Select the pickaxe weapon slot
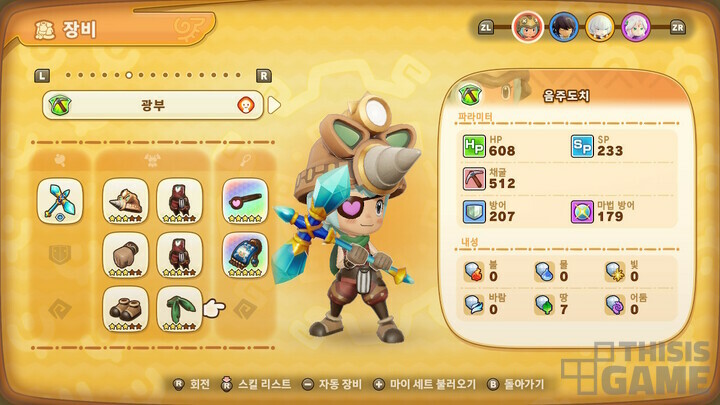The image size is (720, 405). coord(60,200)
